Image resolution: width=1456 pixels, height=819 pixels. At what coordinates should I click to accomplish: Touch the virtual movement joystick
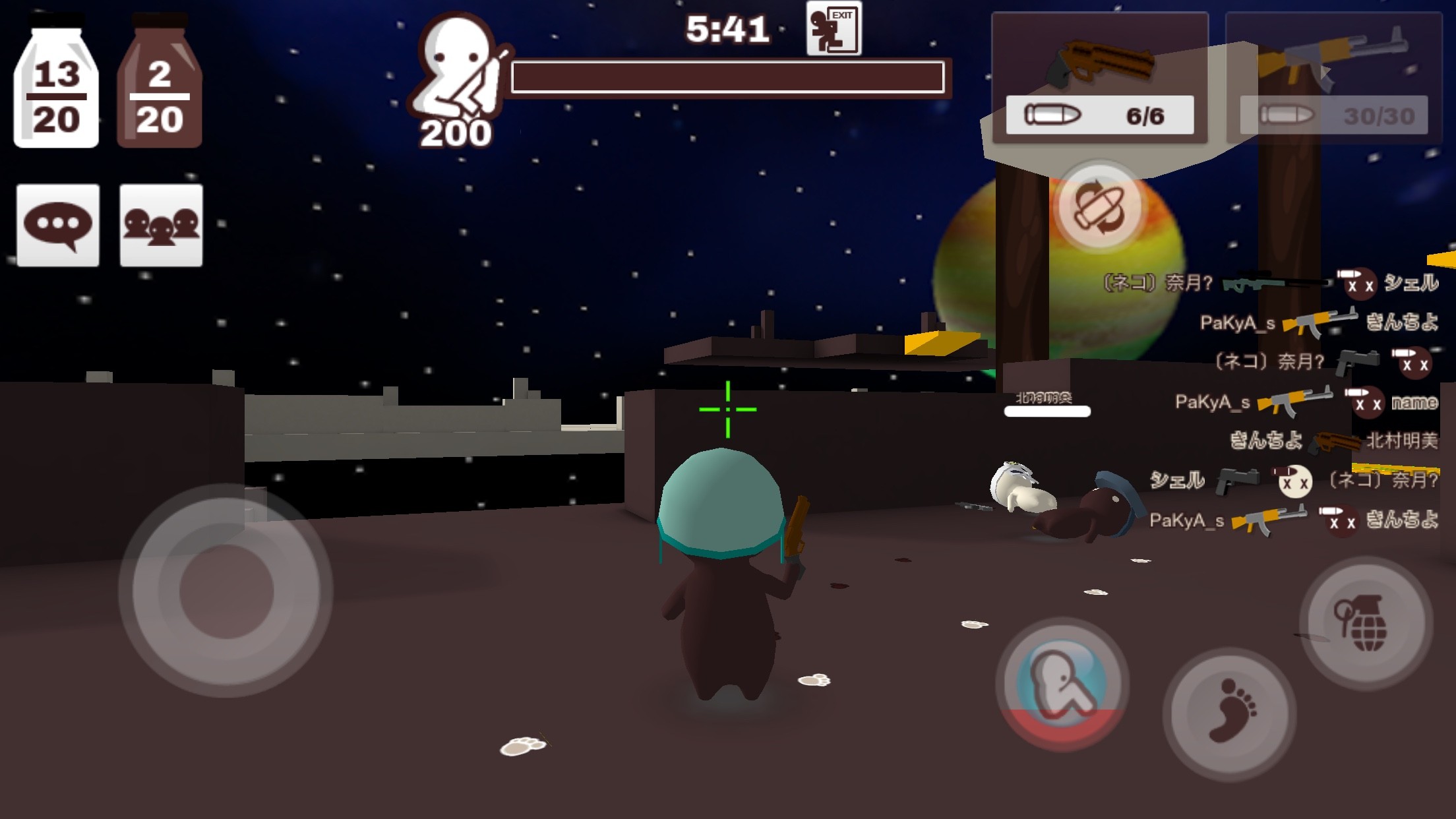coord(226,591)
